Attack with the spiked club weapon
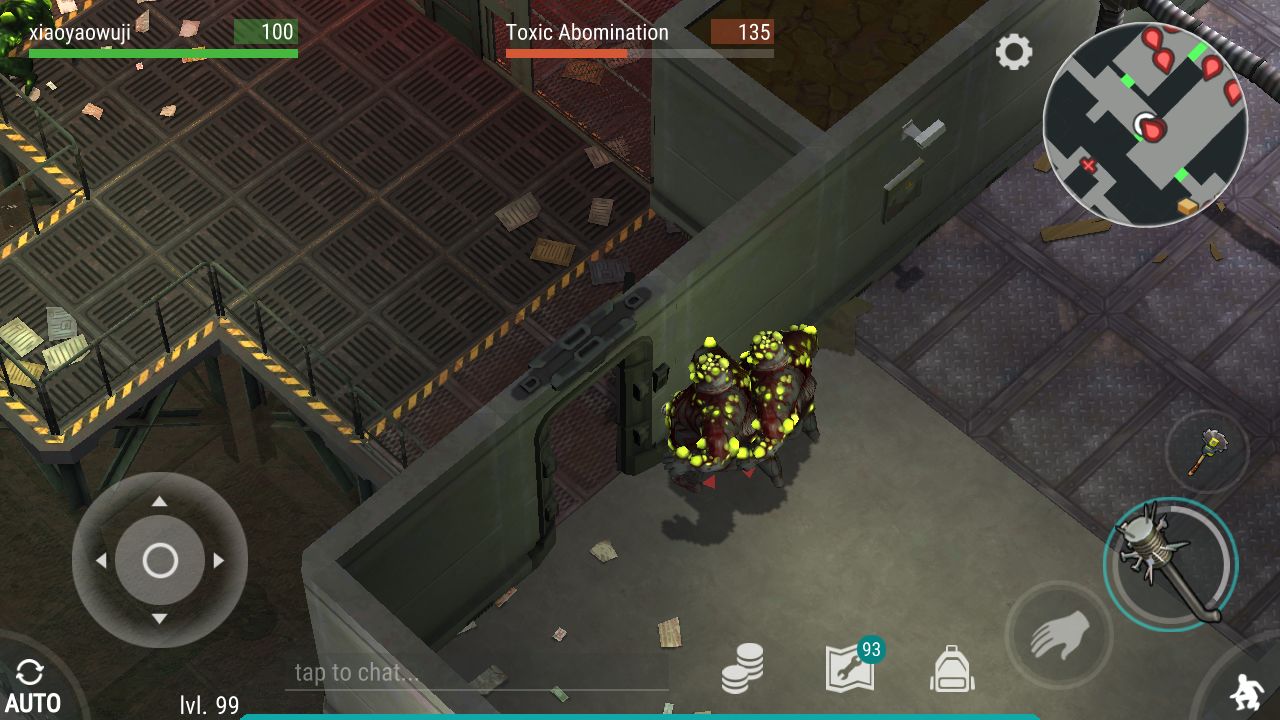Viewport: 1280px width, 720px height. click(1171, 565)
